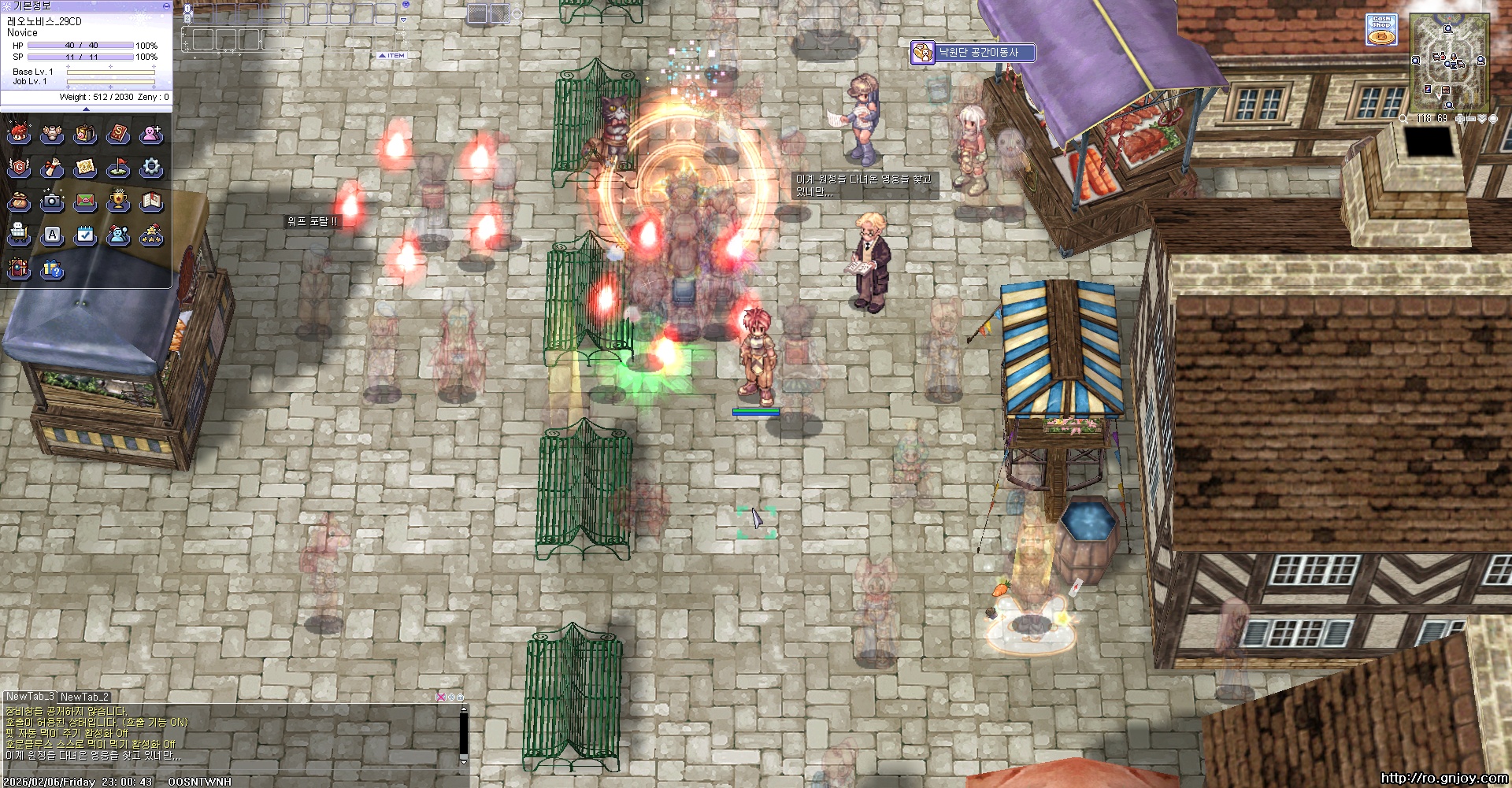Open the camera screenshot icon

pos(52,202)
